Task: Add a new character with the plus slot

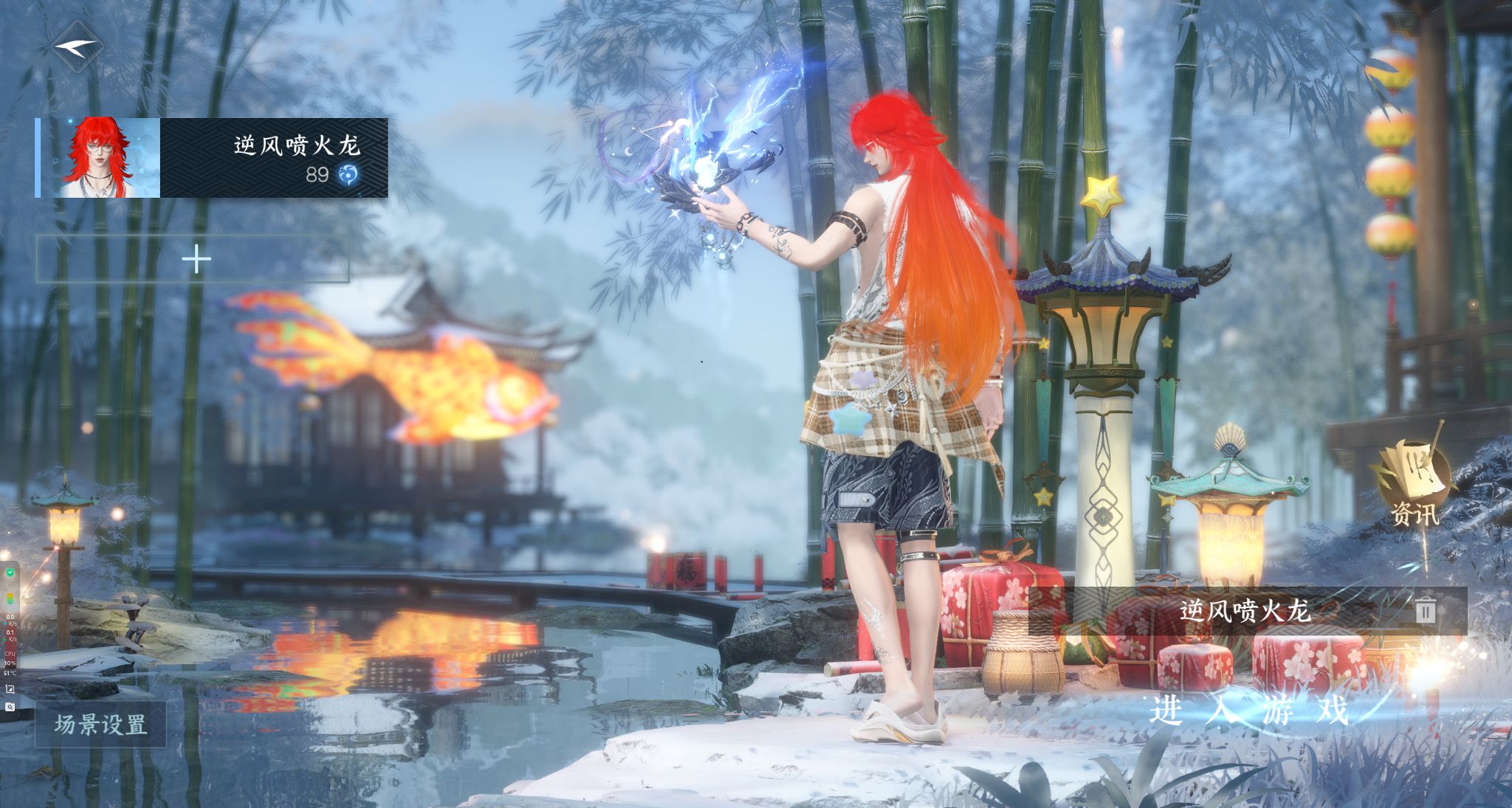Action: 194,260
